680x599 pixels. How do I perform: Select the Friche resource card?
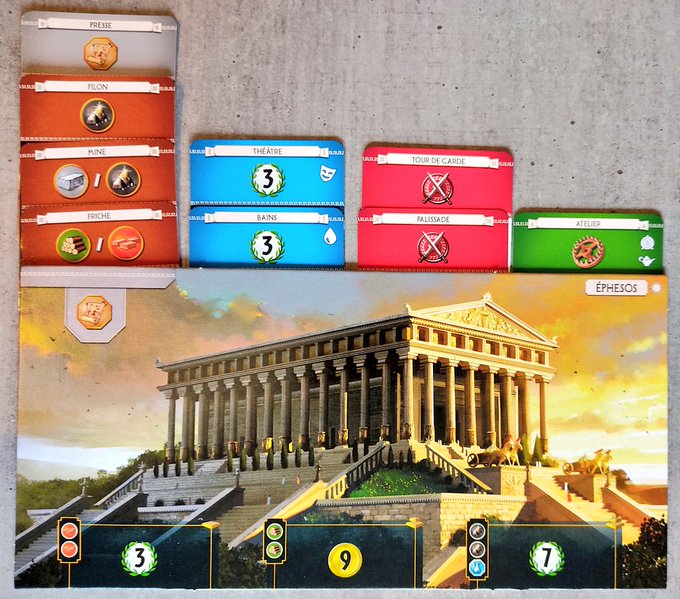[98, 238]
